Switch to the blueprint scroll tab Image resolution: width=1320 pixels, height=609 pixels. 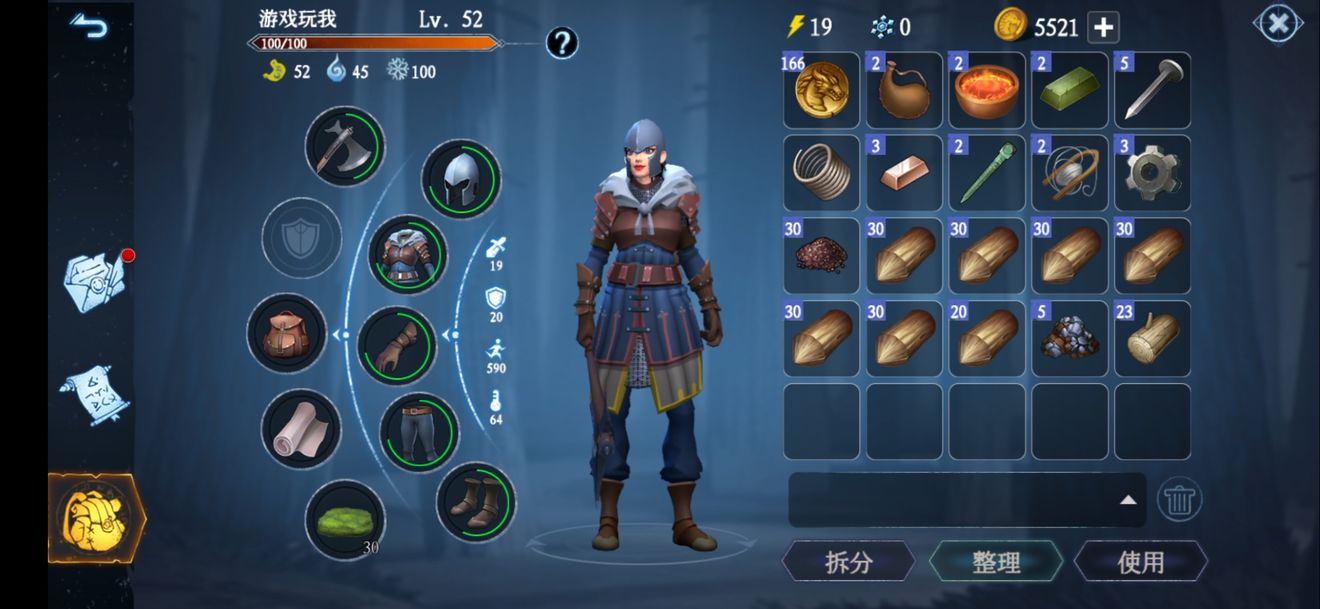click(x=94, y=393)
